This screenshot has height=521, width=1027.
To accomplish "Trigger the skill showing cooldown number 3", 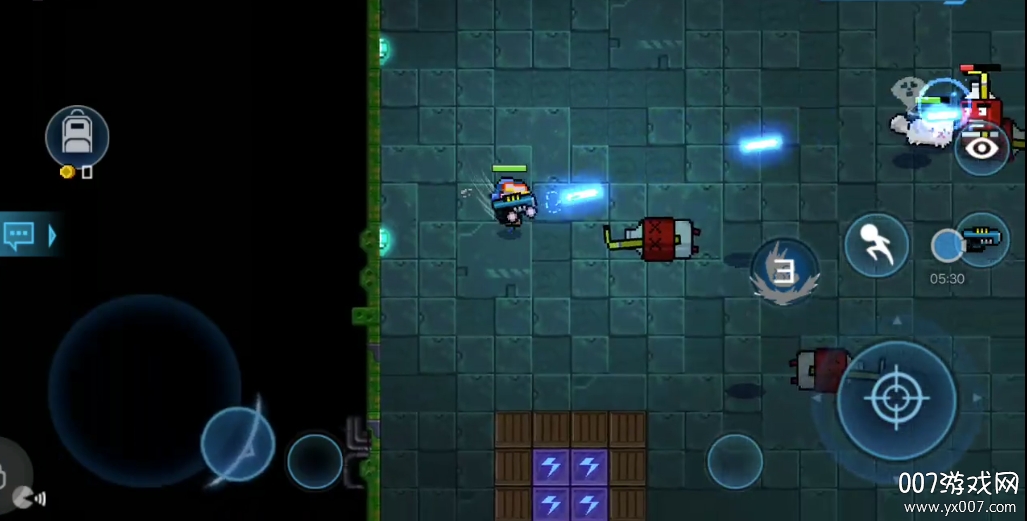I will point(784,270).
